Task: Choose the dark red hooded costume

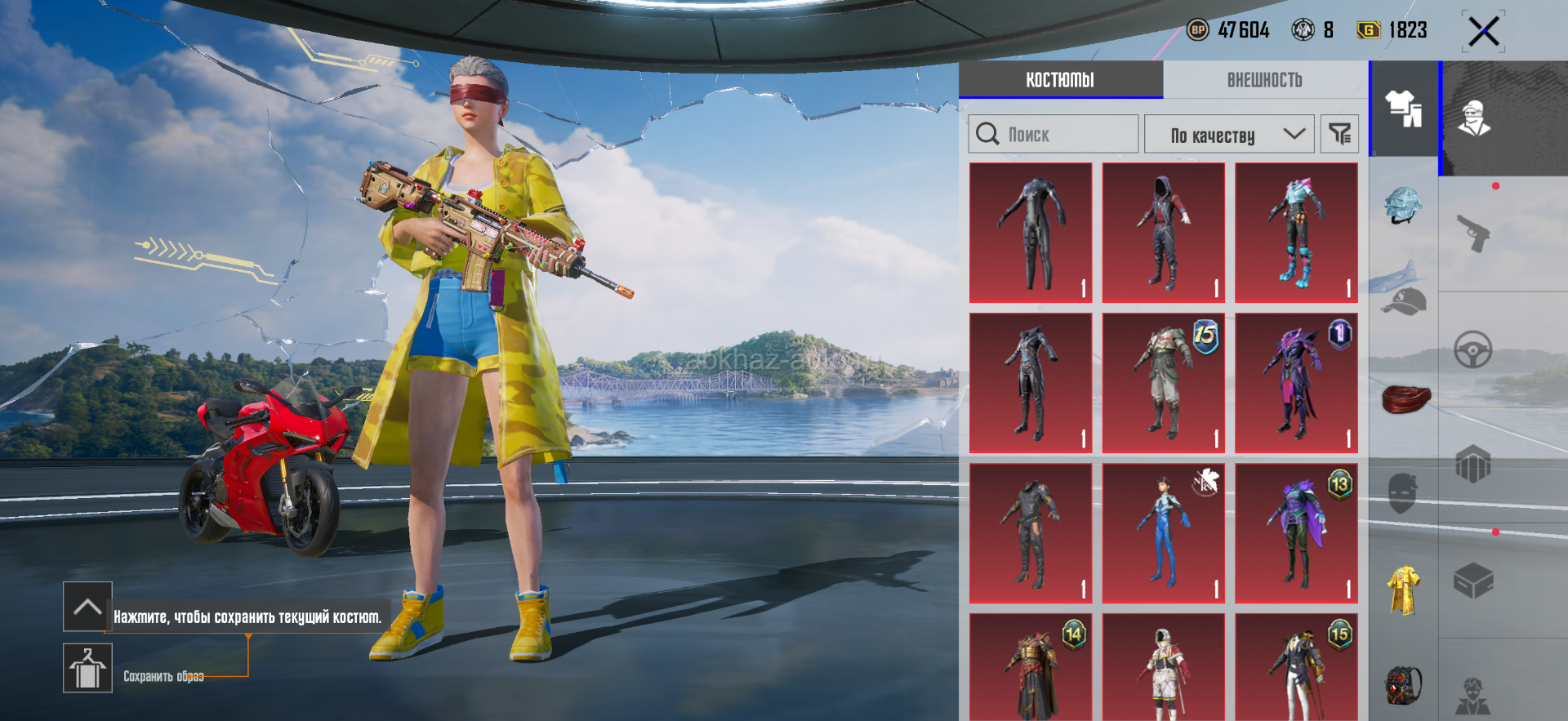Action: point(1163,233)
